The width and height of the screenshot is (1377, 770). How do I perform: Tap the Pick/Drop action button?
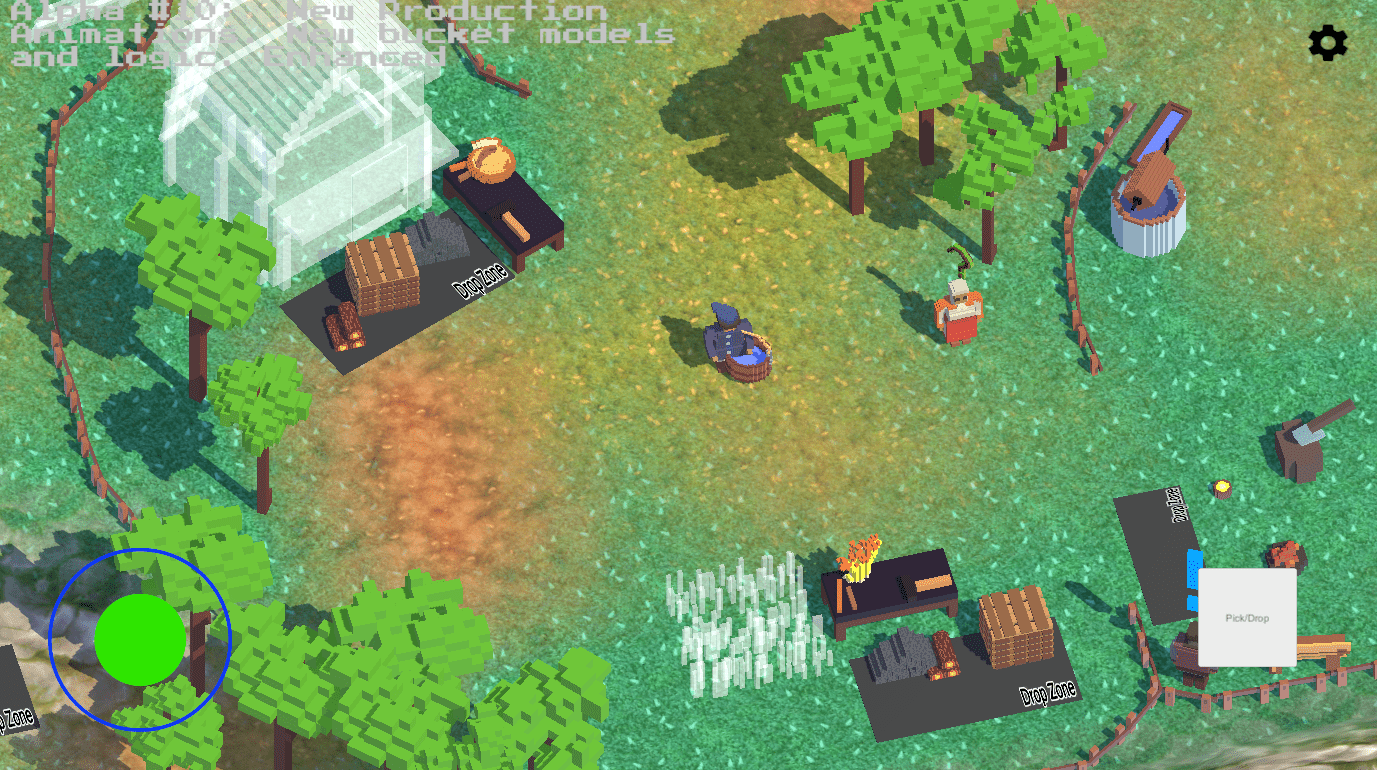[1246, 617]
